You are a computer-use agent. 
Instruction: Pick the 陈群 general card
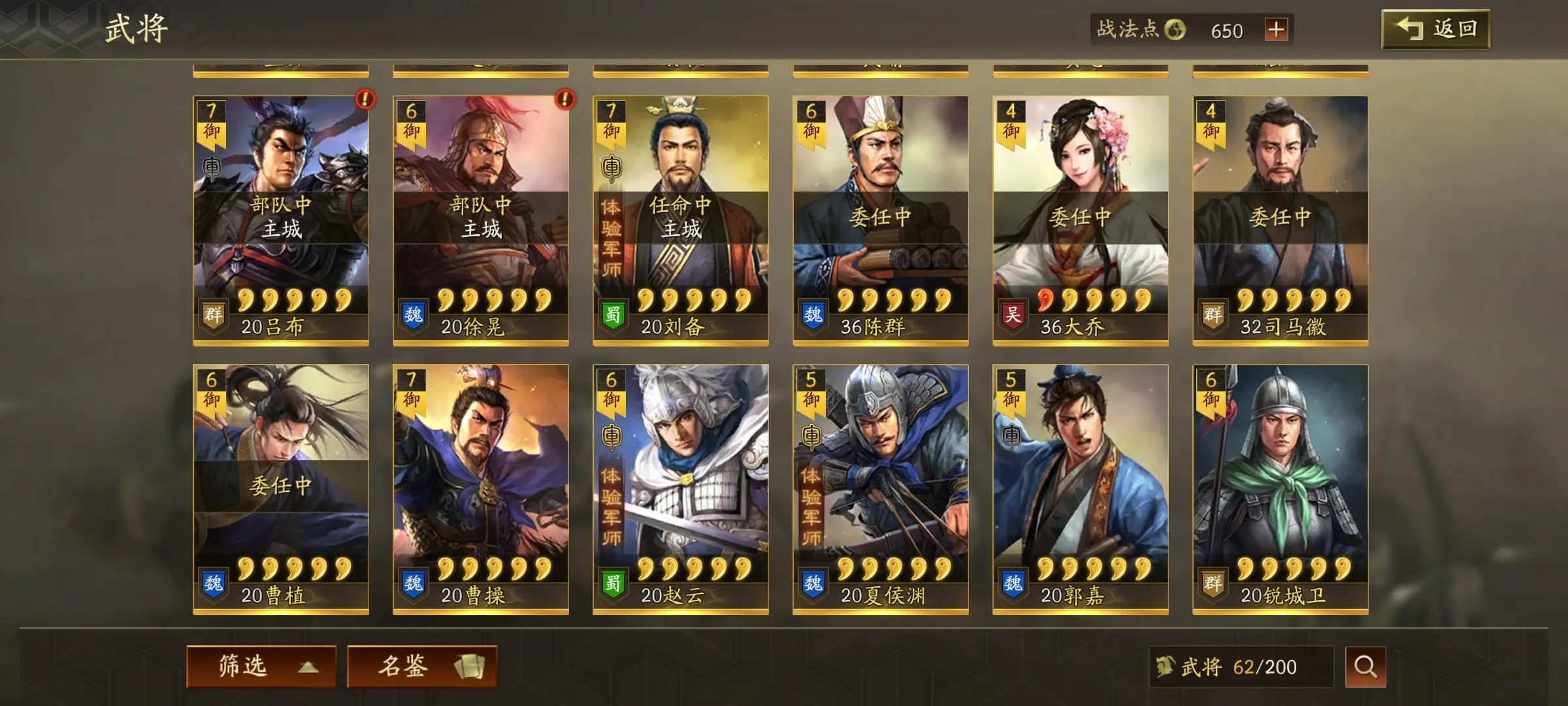click(881, 220)
